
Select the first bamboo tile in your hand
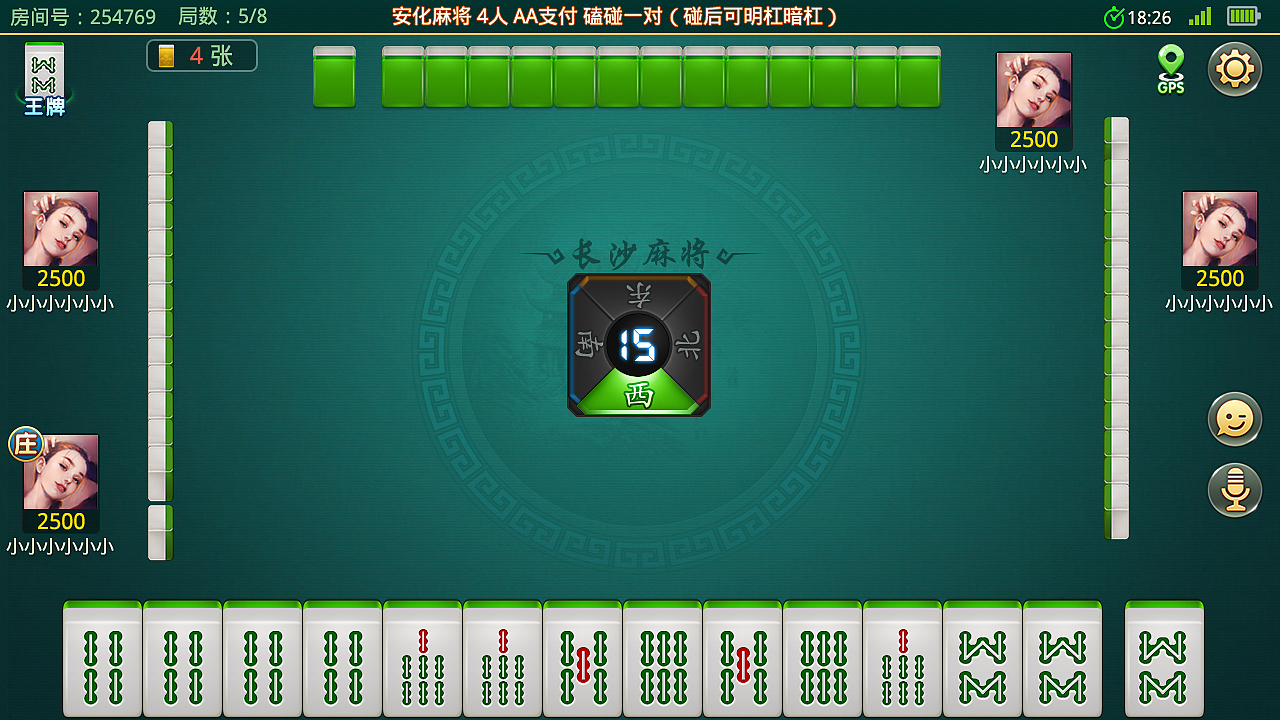click(x=101, y=658)
